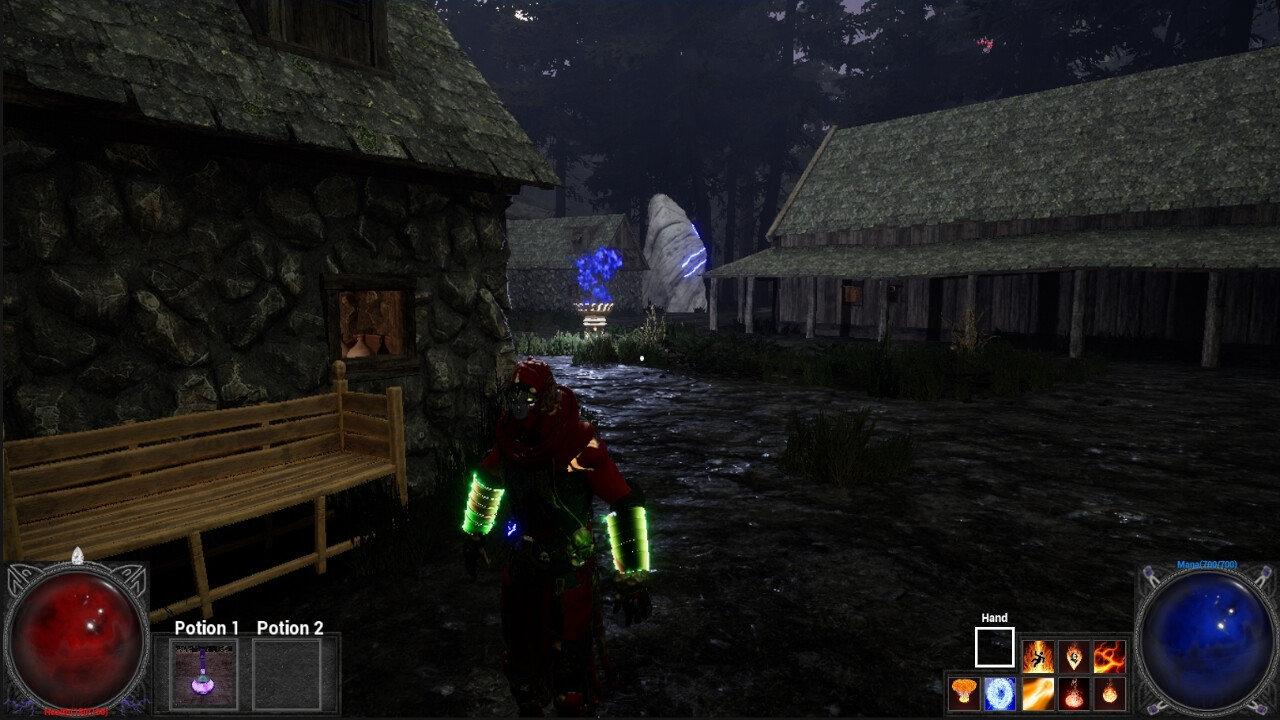Select the blue frost ring spell icon
1280x720 pixels.
tap(999, 693)
